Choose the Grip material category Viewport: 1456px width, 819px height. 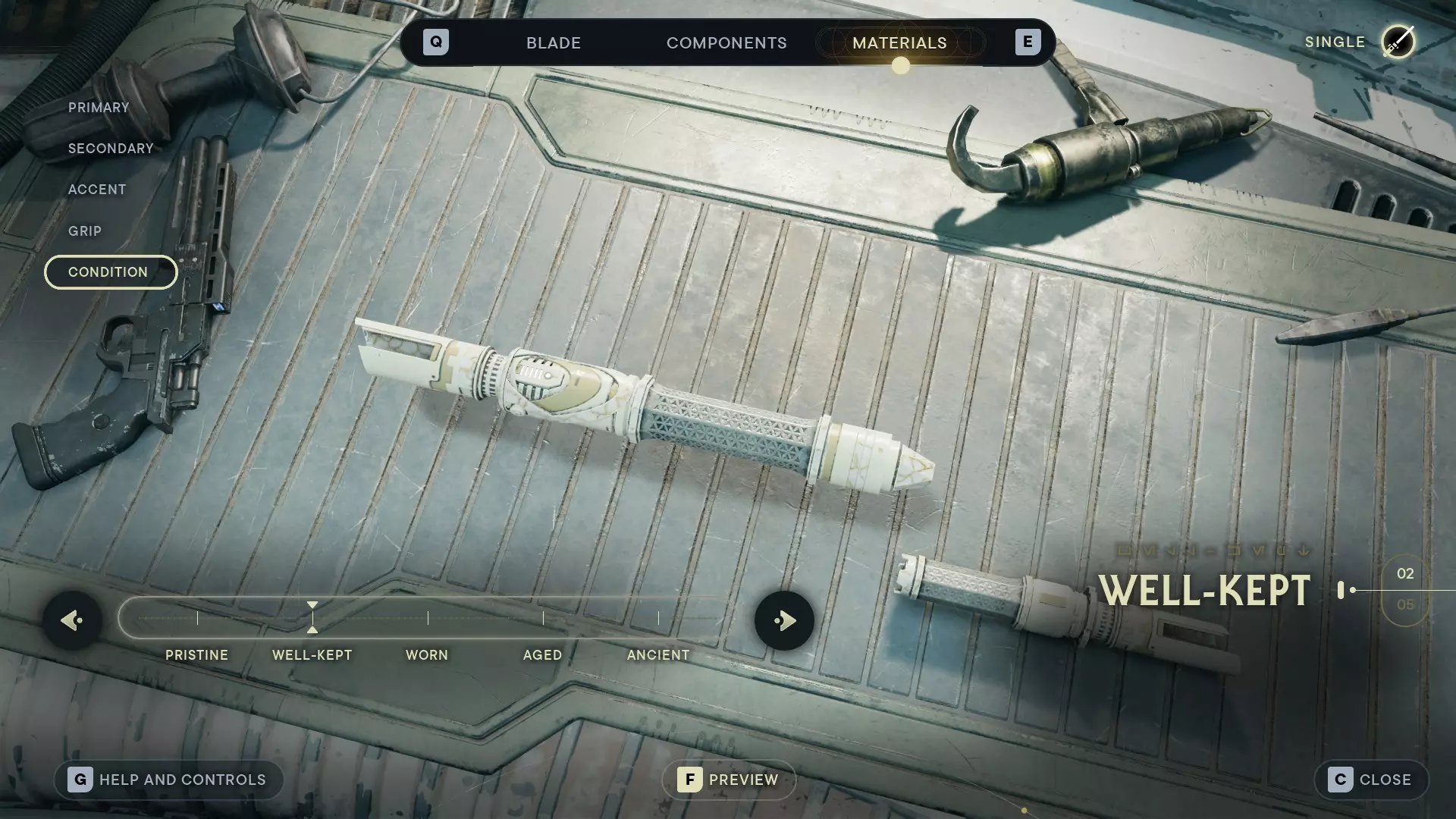(x=85, y=231)
